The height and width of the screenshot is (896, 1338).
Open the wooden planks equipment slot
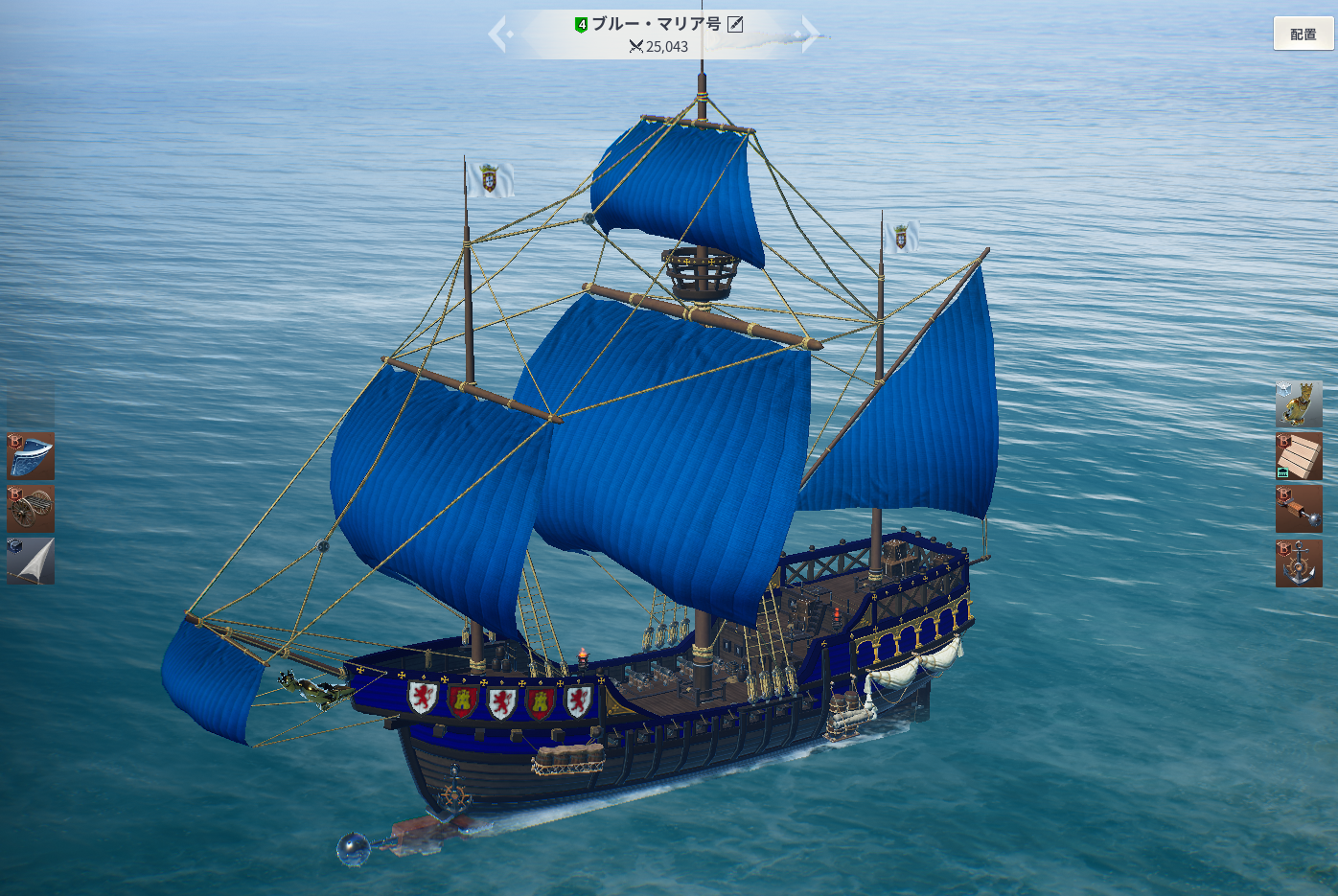click(1299, 456)
